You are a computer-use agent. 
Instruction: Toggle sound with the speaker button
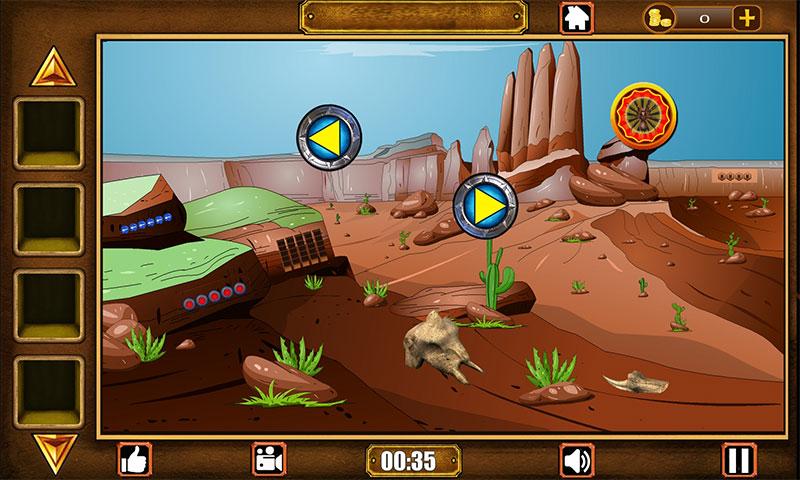click(576, 459)
